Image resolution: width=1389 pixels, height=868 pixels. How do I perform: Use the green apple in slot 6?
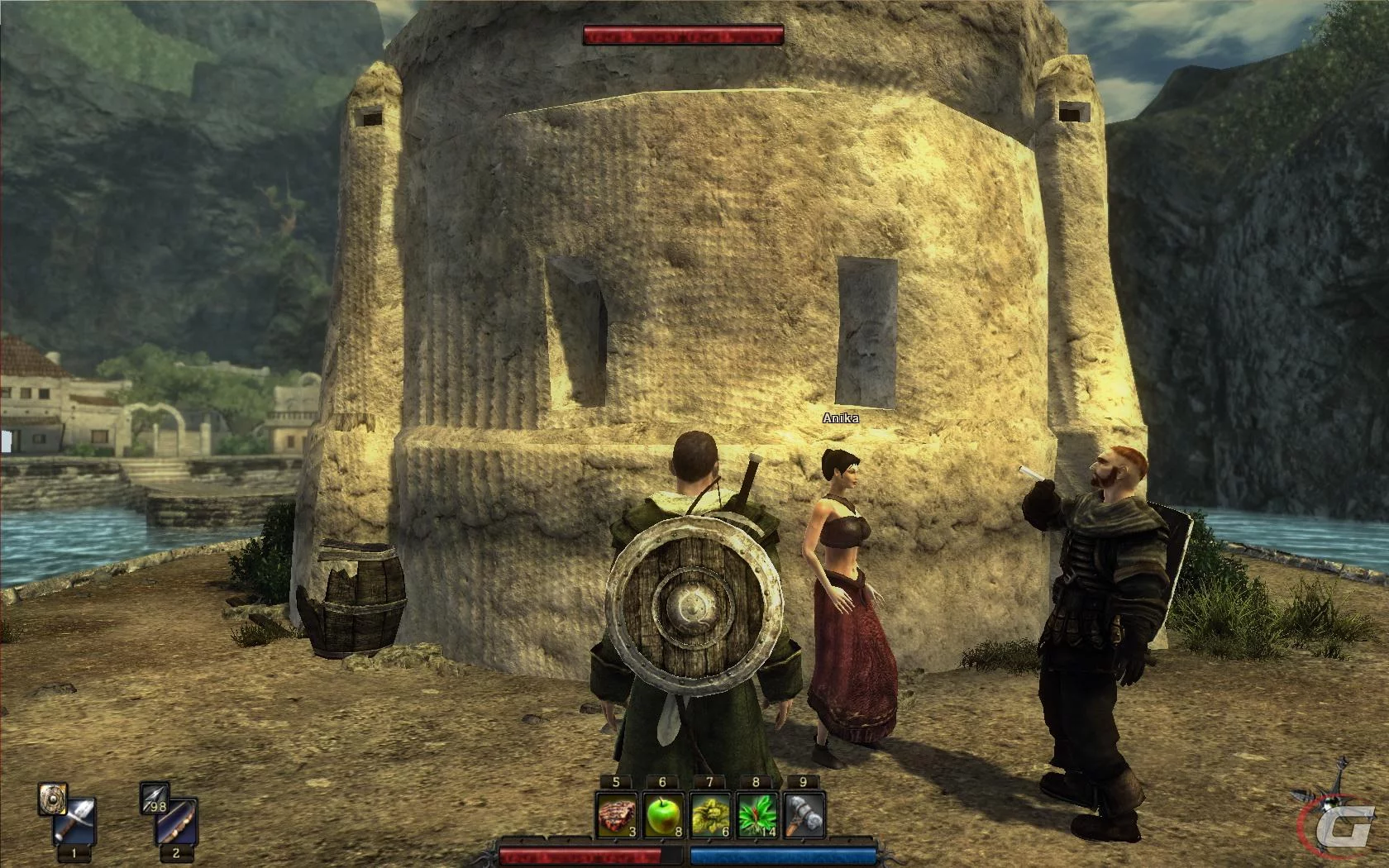pos(663,814)
